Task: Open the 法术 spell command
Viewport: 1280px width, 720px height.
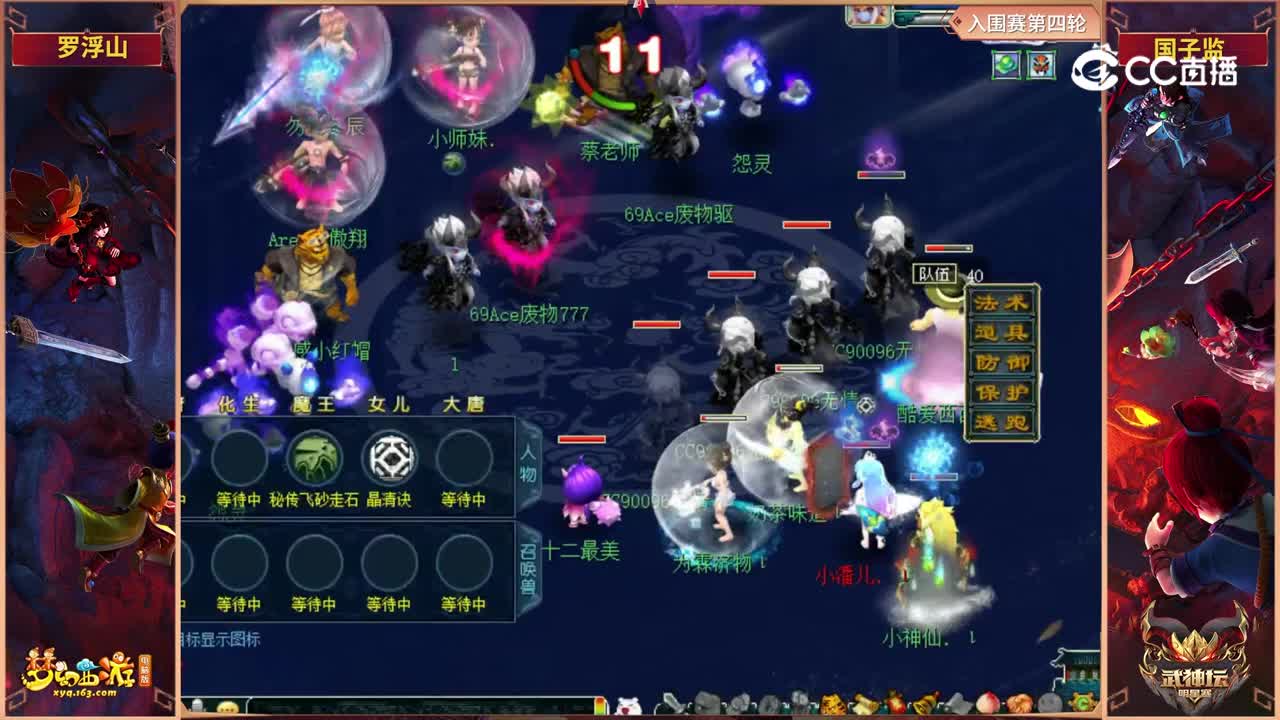Action: 1001,304
